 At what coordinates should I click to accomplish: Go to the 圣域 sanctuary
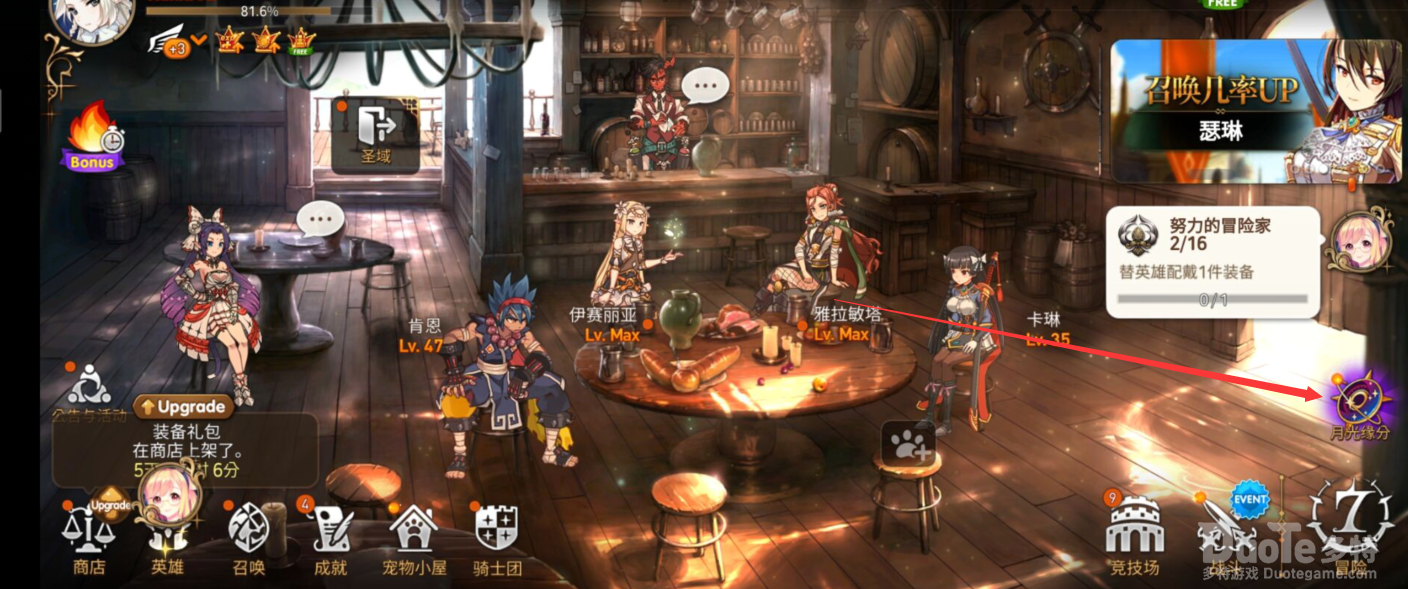375,133
